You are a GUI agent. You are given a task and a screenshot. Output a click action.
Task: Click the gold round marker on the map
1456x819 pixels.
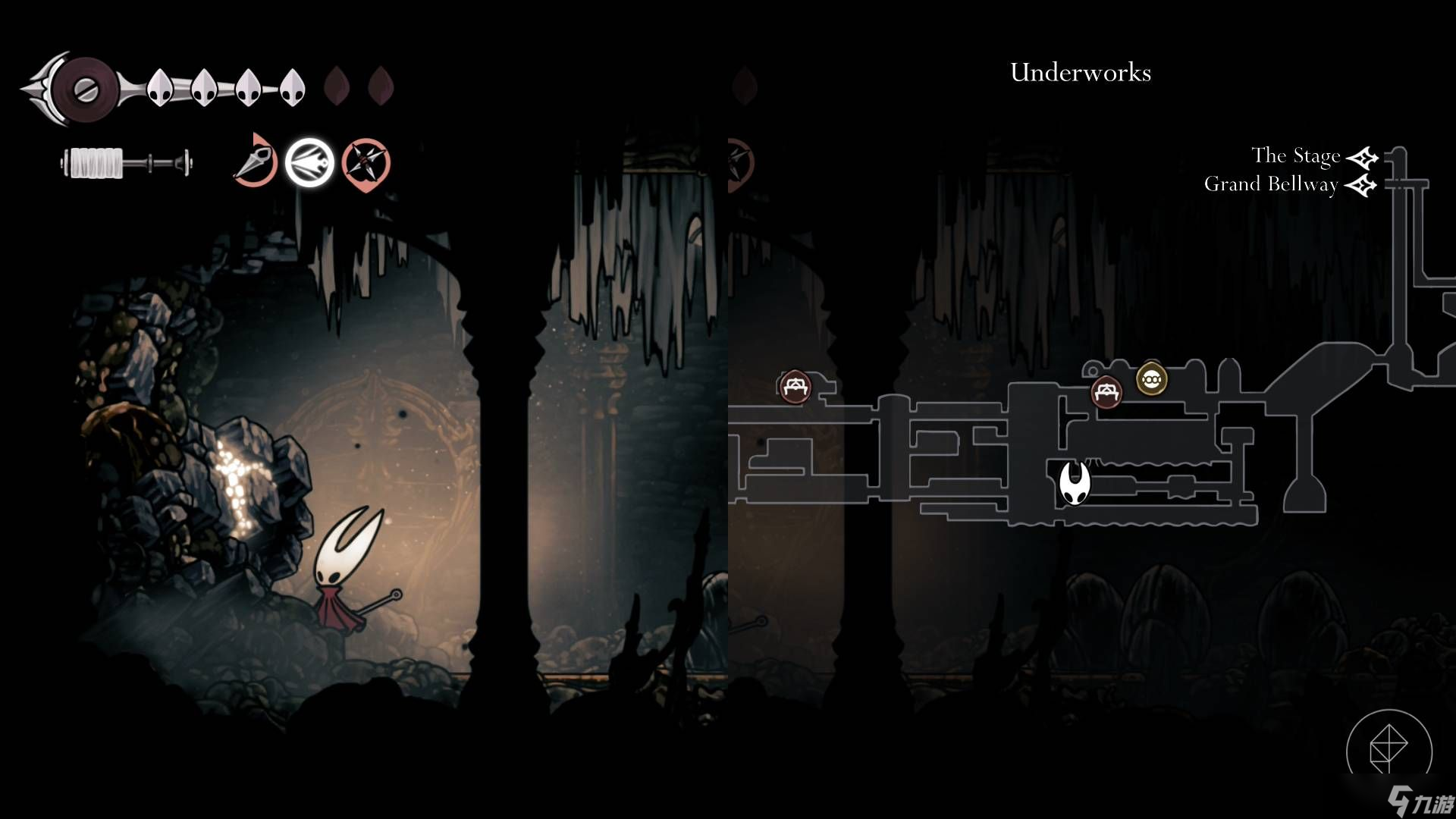1151,379
